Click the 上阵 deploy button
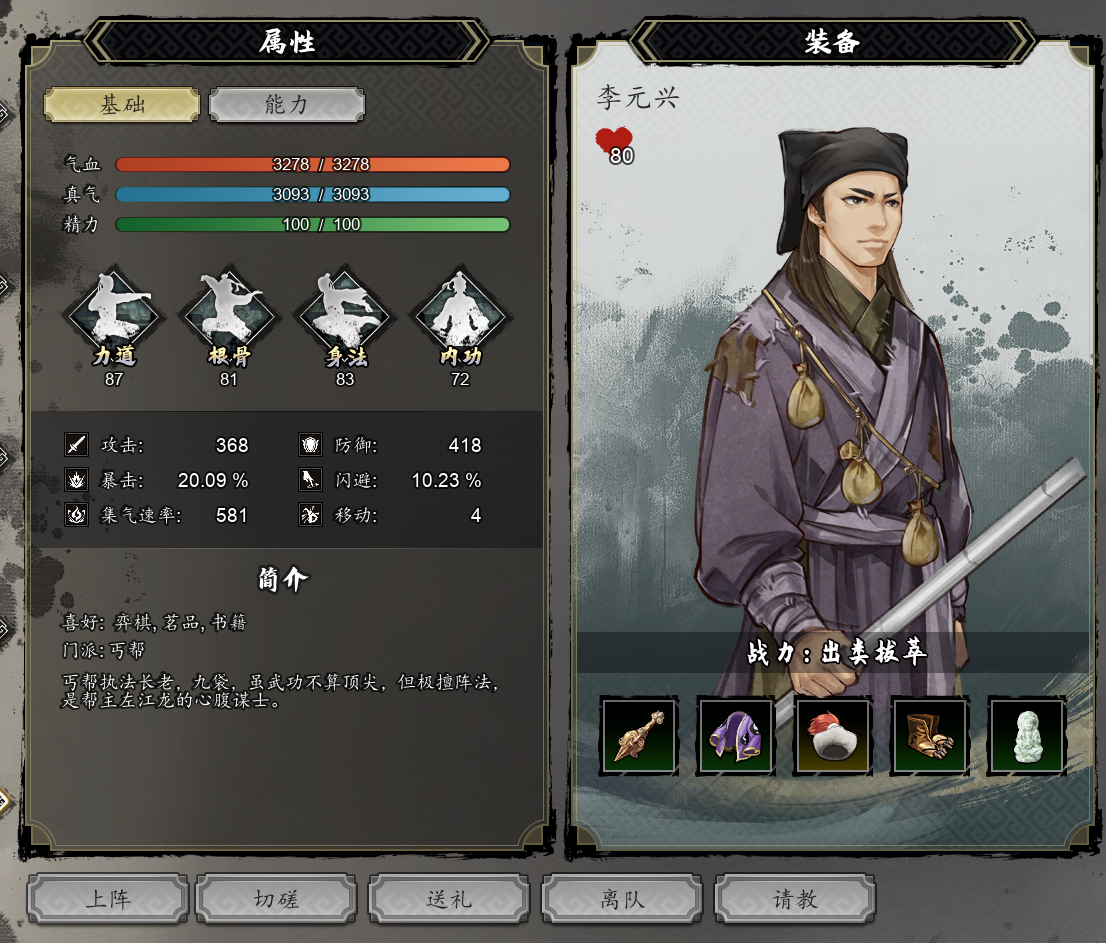The width and height of the screenshot is (1106, 943). [x=108, y=899]
